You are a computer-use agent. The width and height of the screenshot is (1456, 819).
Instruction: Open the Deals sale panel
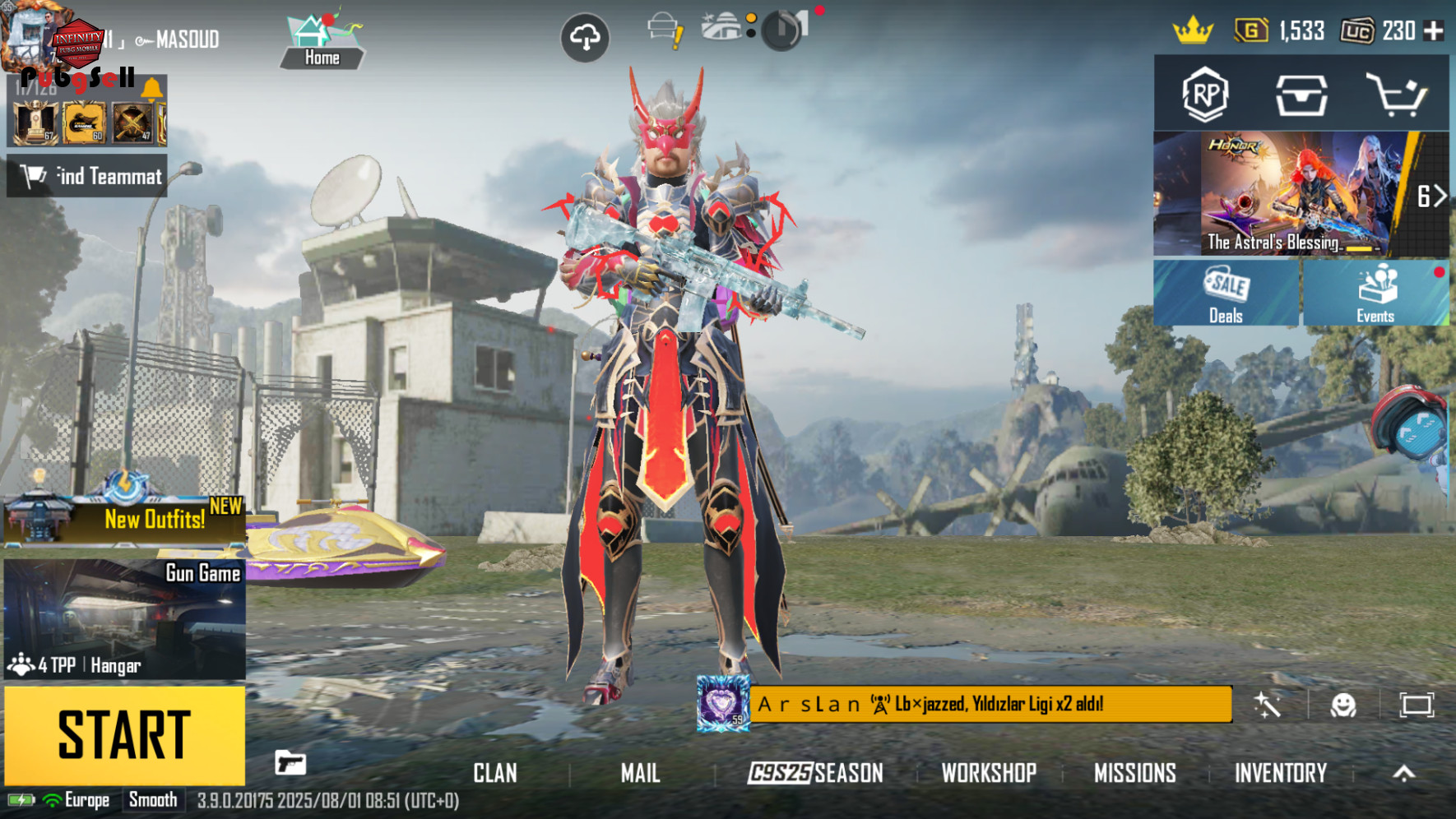pos(1226,294)
